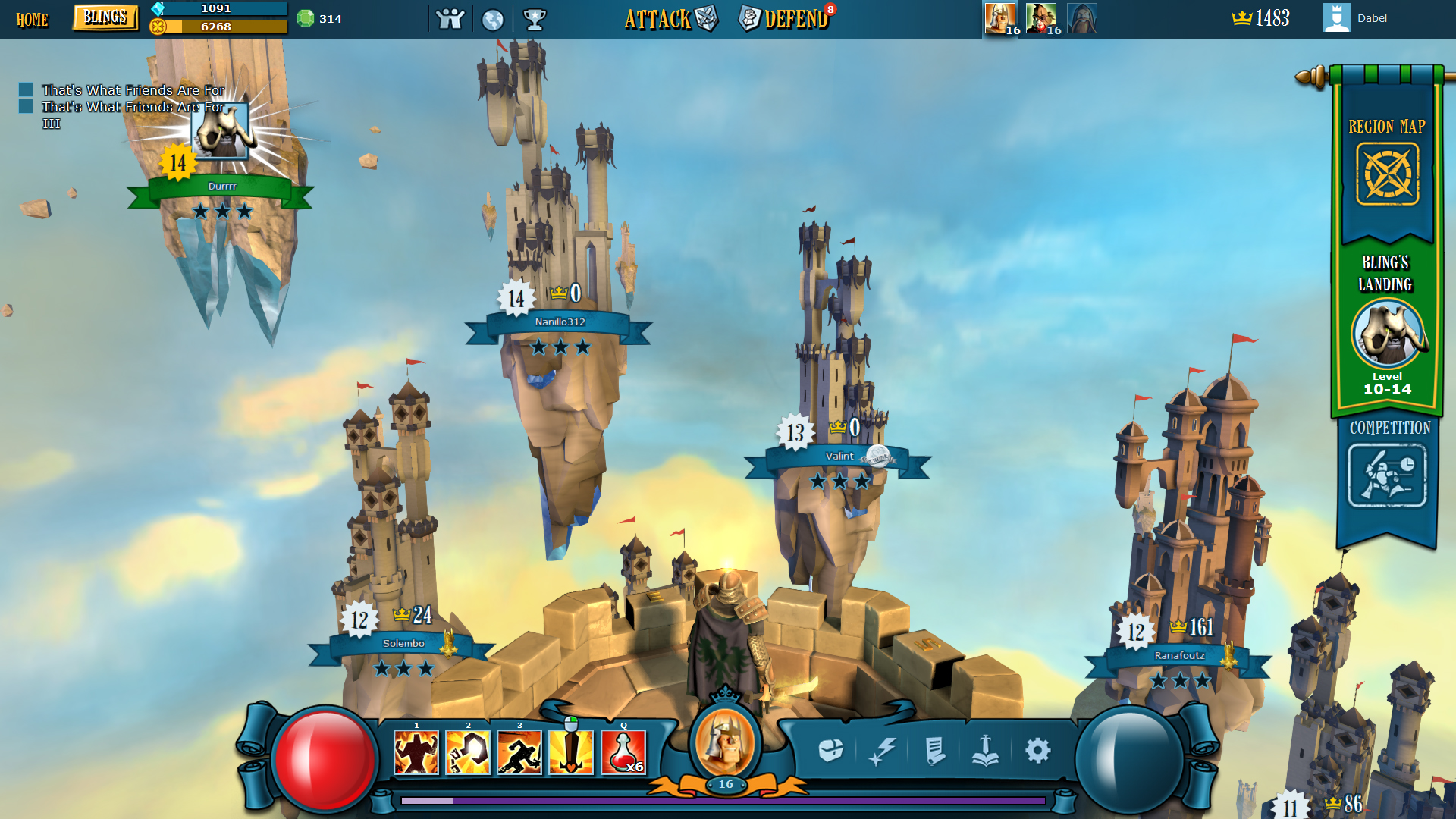Open the Region Map compass button

click(x=1387, y=174)
